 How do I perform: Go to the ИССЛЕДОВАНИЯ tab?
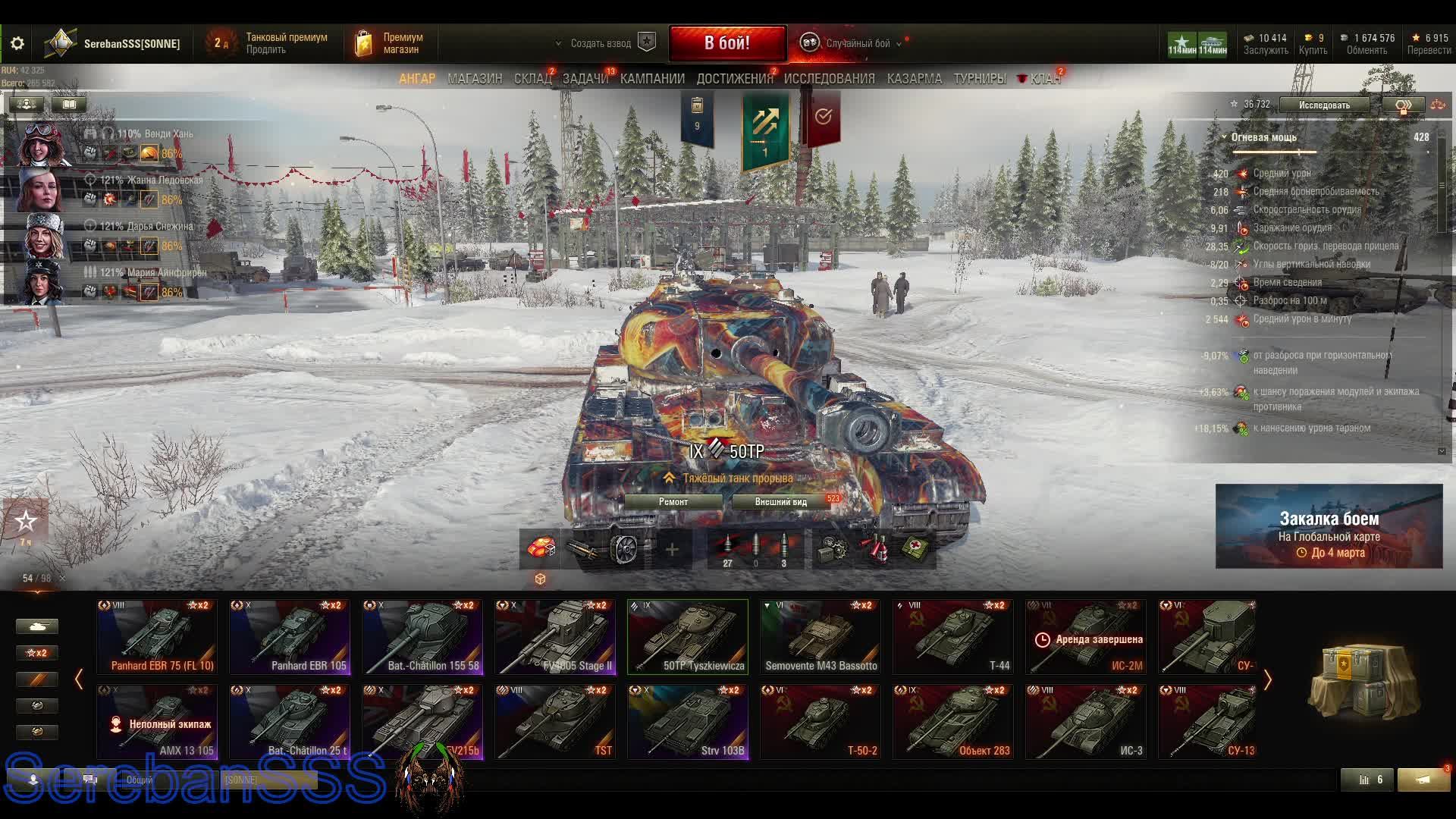(829, 79)
